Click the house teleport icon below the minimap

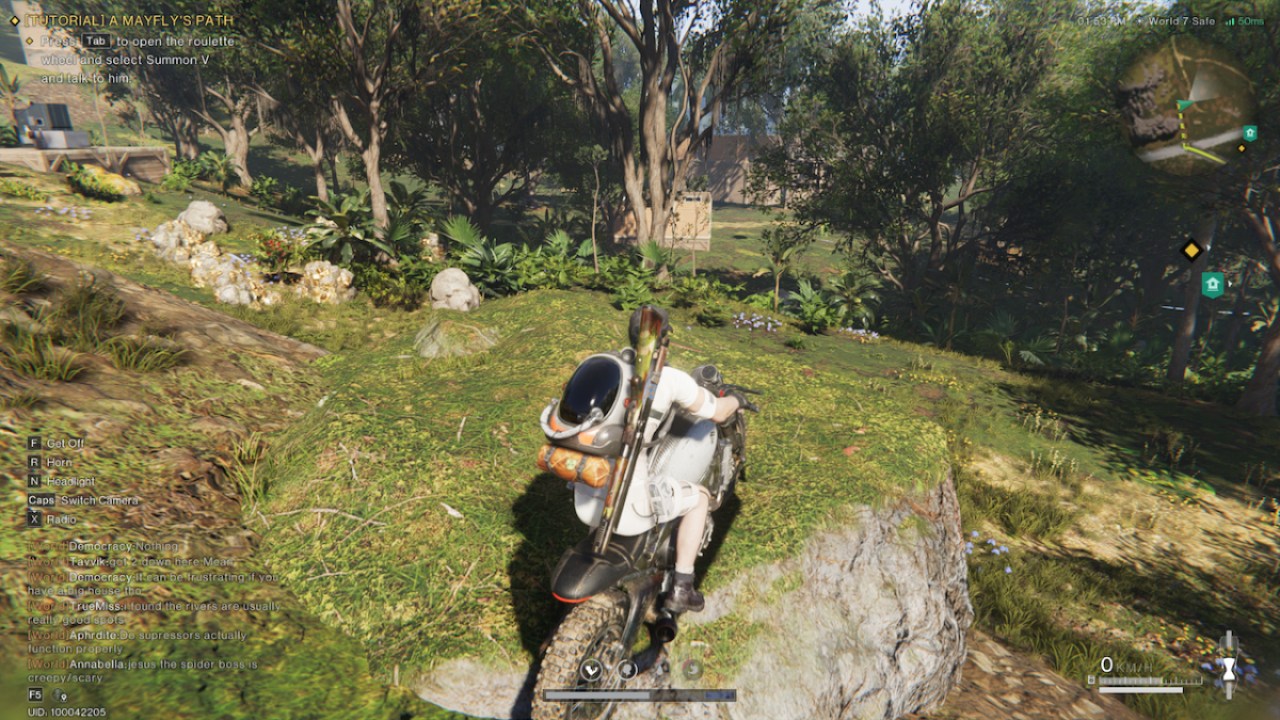[x=1213, y=283]
